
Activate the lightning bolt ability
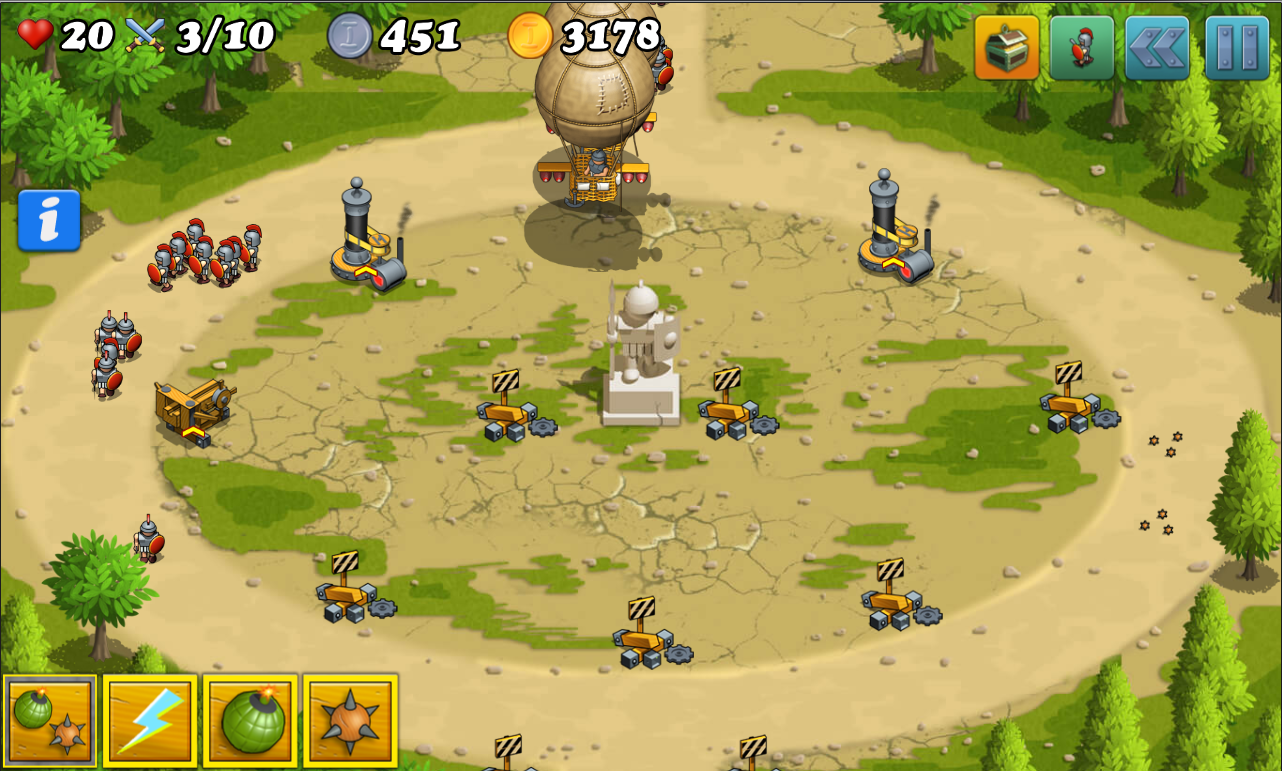[x=150, y=721]
